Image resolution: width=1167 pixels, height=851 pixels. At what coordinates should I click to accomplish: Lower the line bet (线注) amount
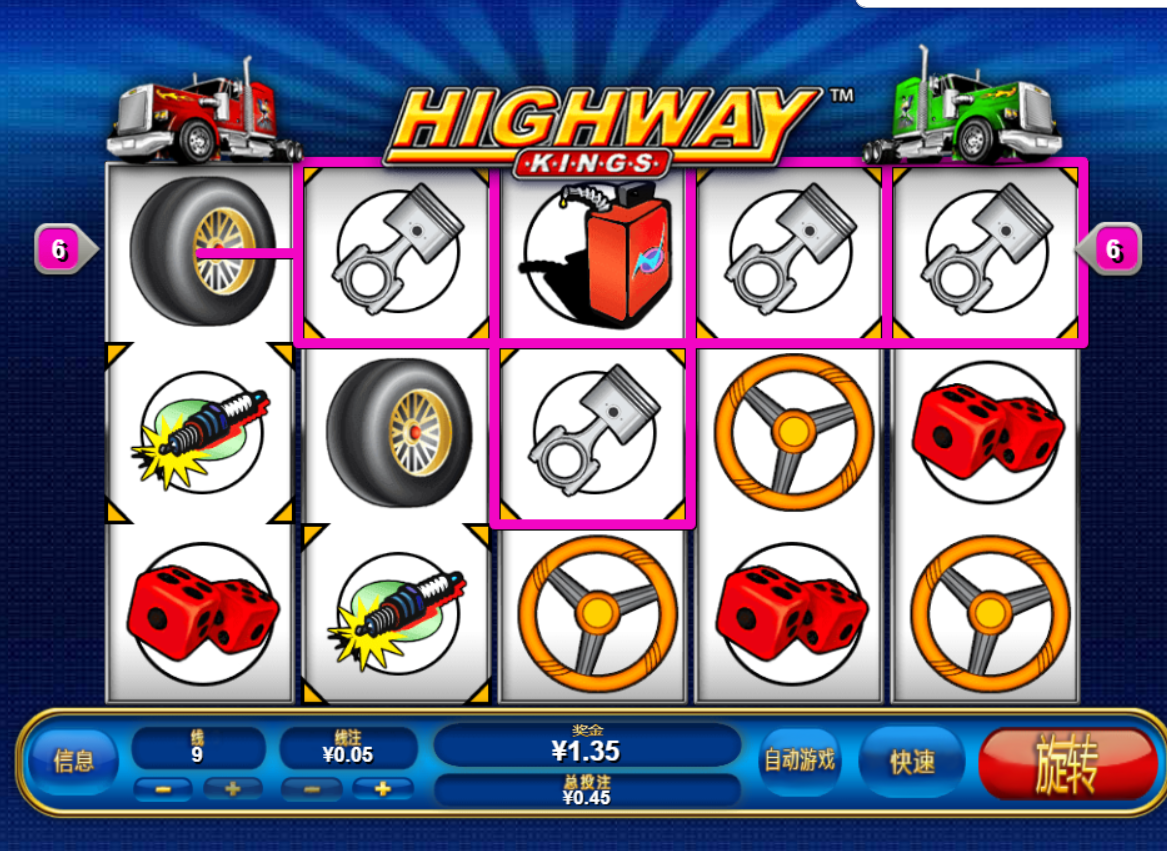point(310,789)
